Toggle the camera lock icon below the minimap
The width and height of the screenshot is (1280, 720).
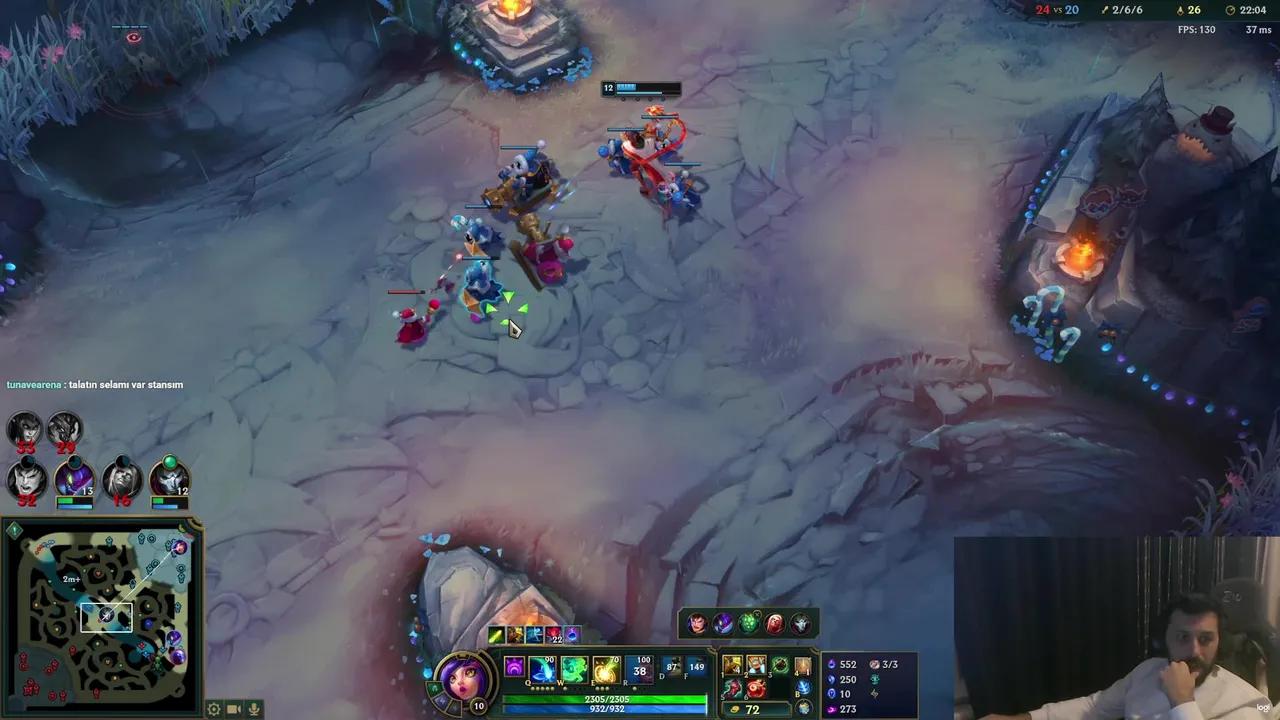click(x=234, y=709)
